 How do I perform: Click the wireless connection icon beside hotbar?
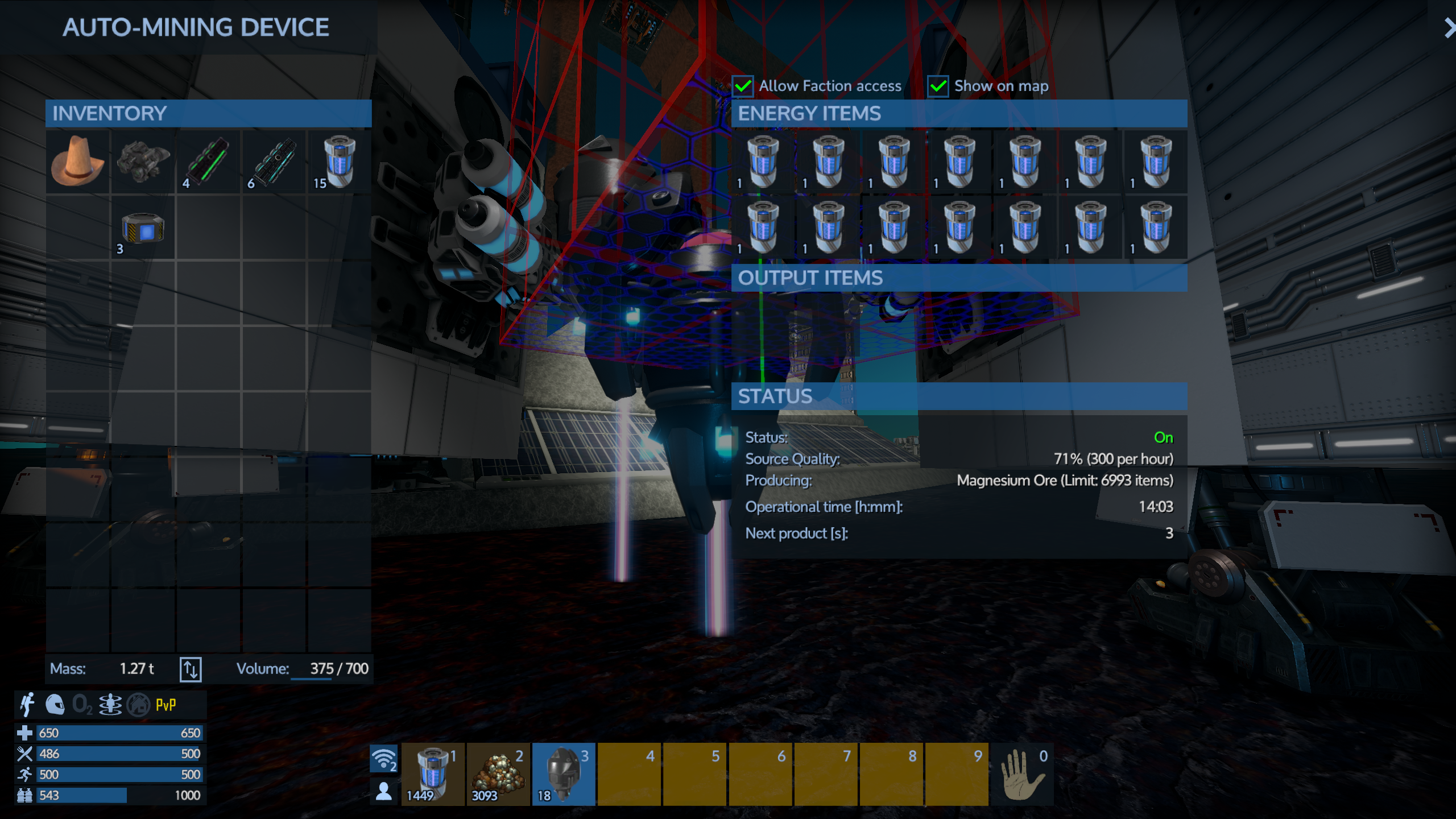pos(384,759)
